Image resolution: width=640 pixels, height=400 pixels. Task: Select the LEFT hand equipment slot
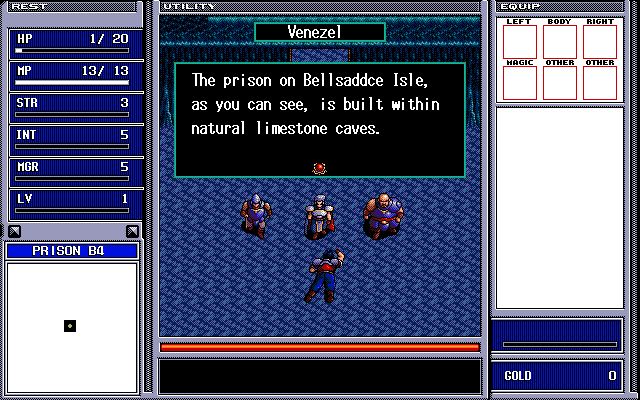pos(519,40)
